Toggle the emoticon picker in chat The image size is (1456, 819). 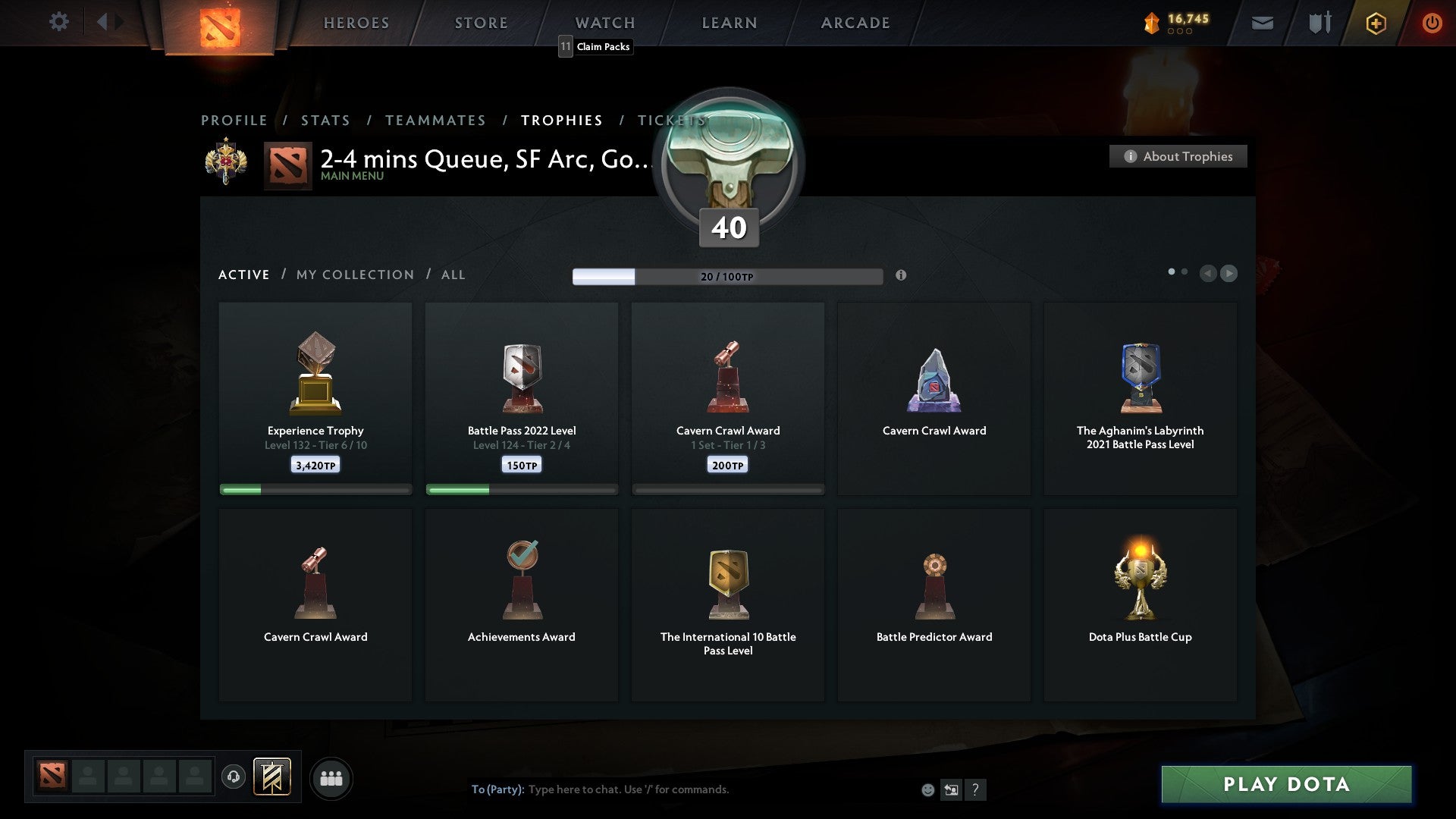[927, 789]
